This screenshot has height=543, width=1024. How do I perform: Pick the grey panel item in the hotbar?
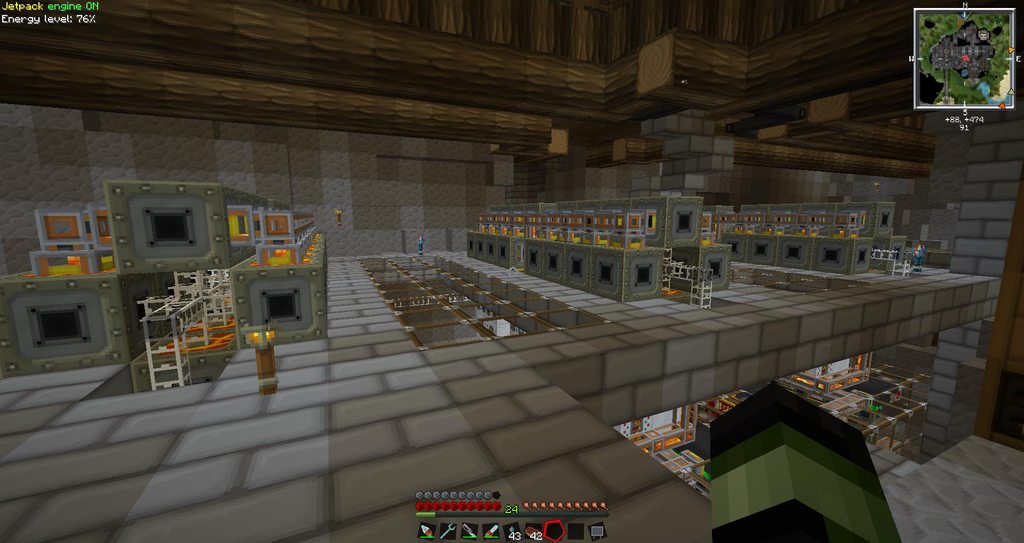pyautogui.click(x=598, y=531)
